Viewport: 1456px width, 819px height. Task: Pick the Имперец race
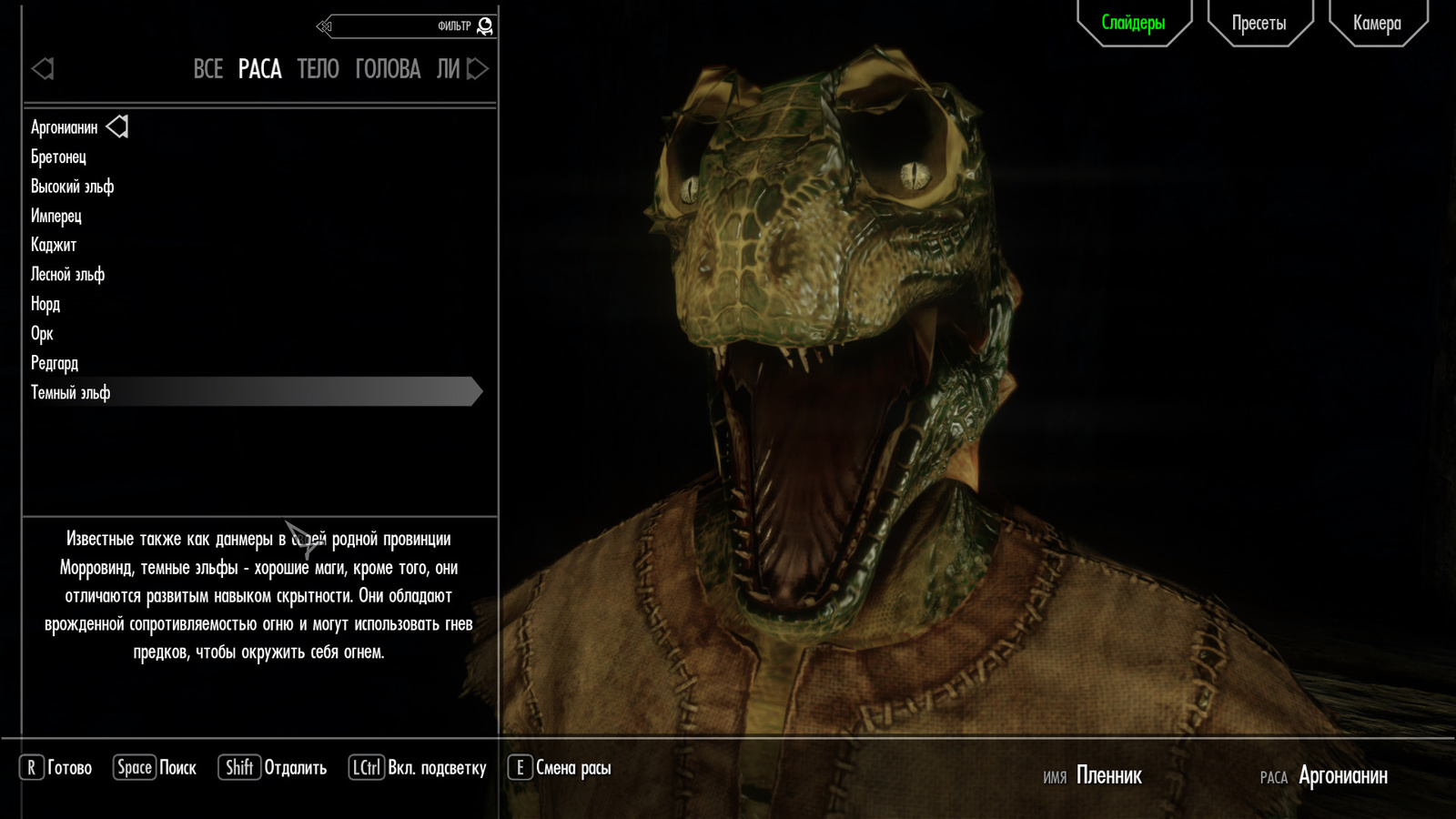click(56, 216)
